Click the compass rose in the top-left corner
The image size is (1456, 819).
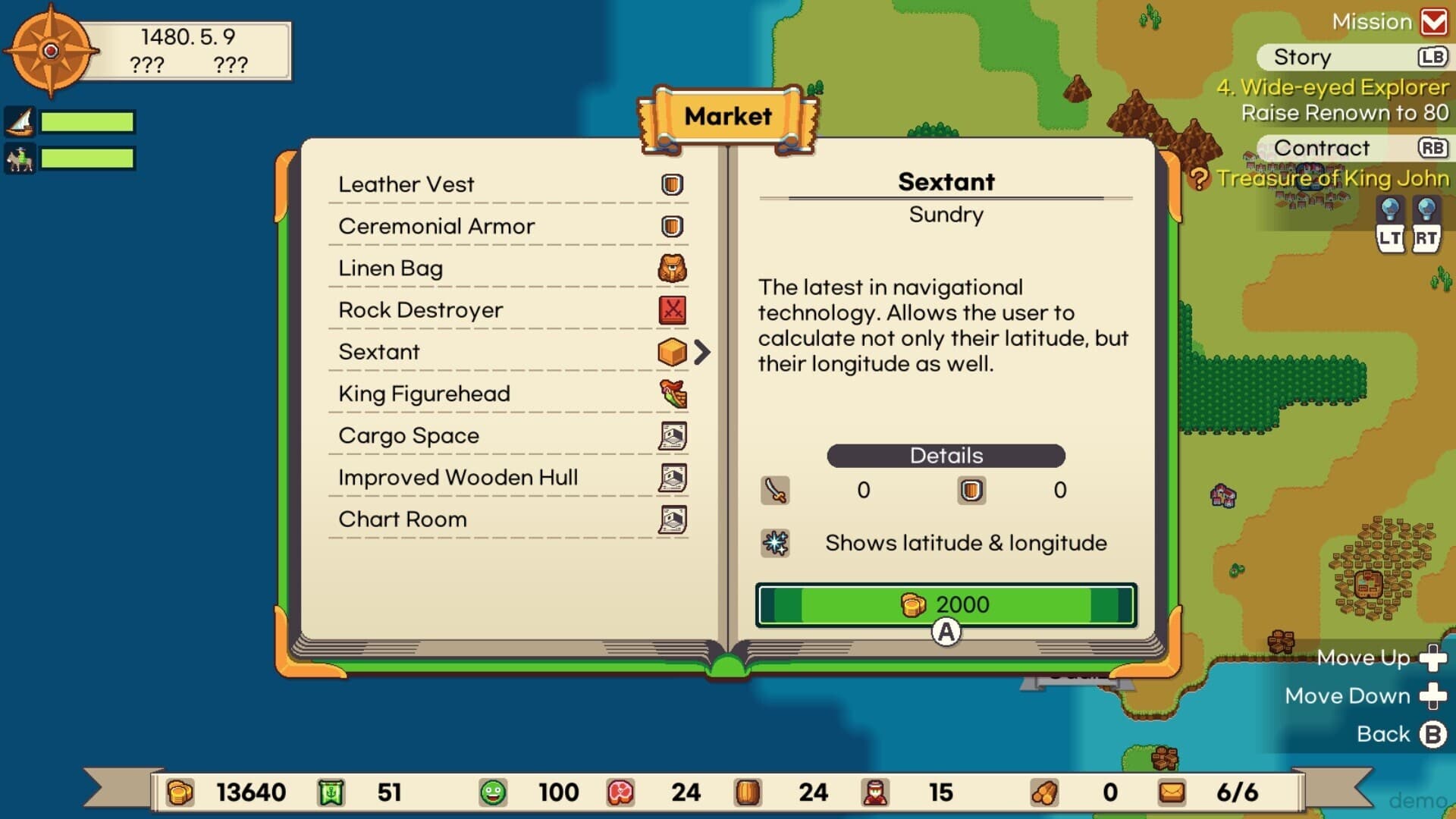pos(50,50)
